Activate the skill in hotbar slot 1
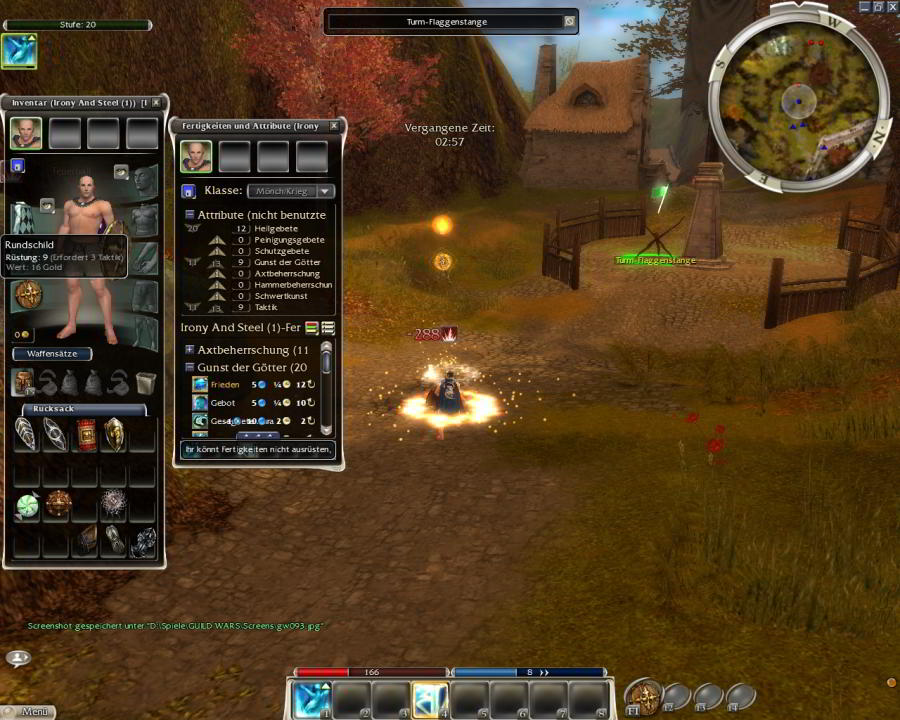This screenshot has width=900, height=720. pos(310,699)
